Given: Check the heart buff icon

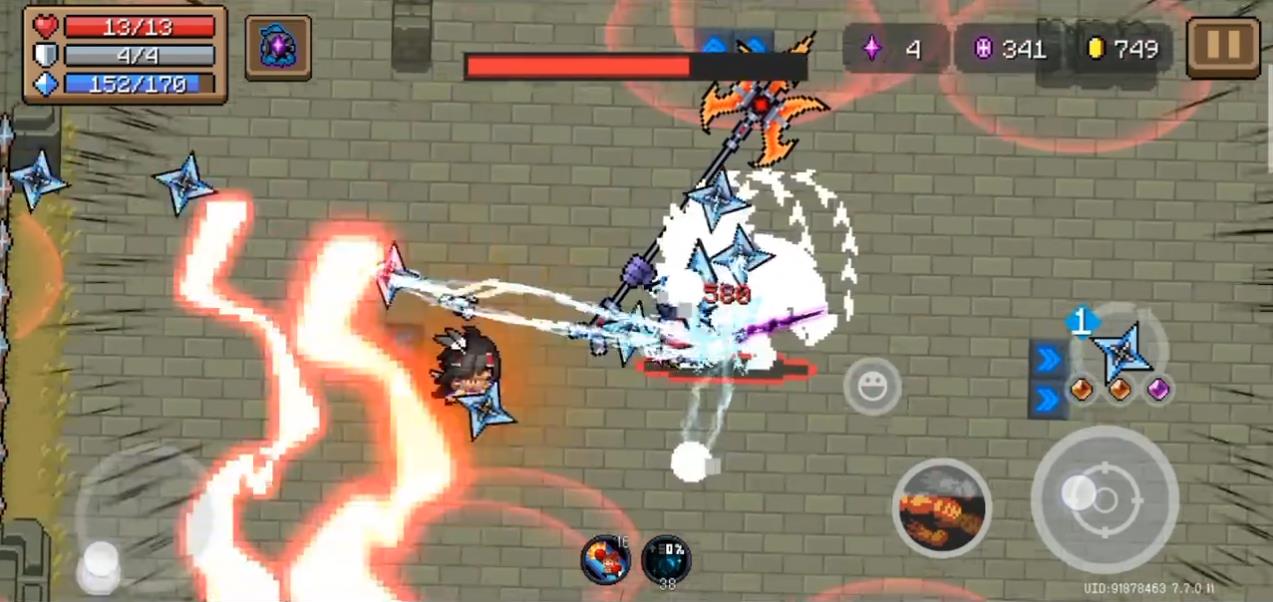Looking at the screenshot, I should click(605, 559).
